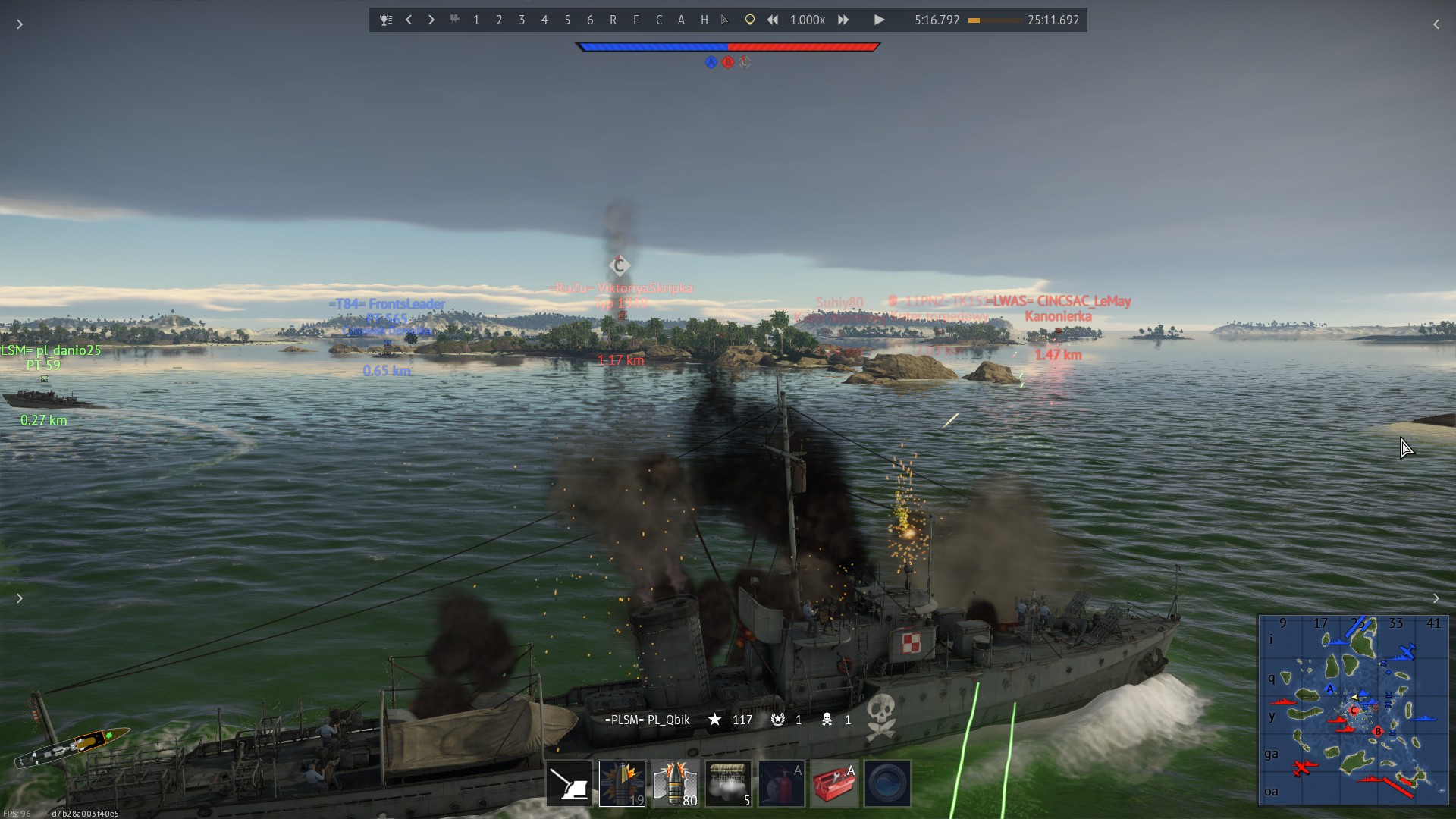1456x819 pixels.
Task: Activate the red toolbox repair action
Action: pyautogui.click(x=834, y=783)
